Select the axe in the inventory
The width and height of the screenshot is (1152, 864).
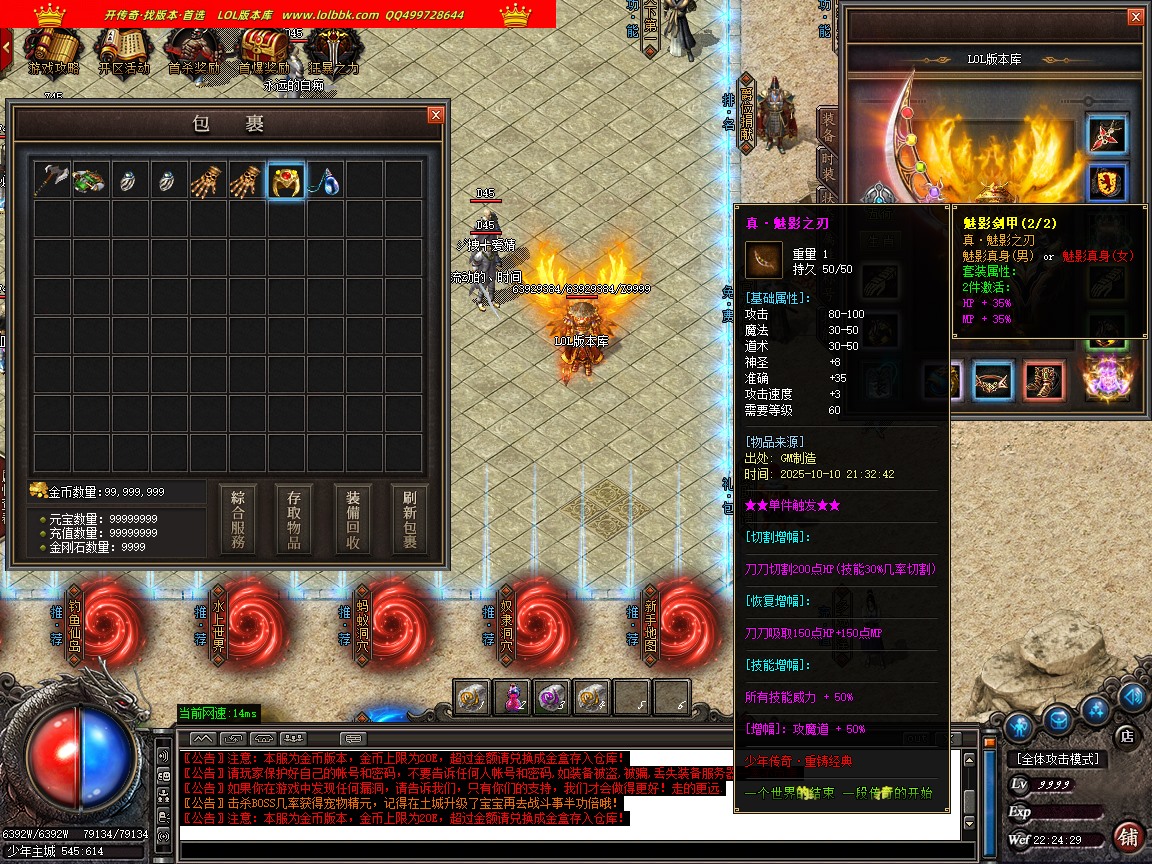(x=51, y=180)
